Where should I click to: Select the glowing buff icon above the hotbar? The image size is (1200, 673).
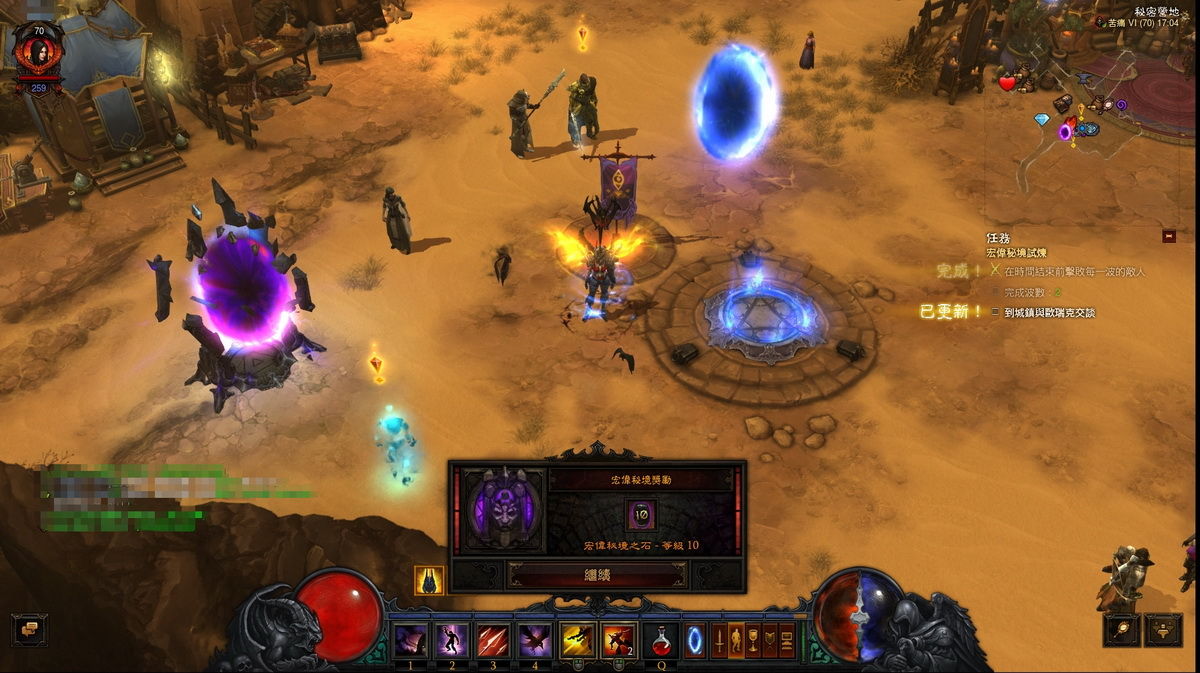coord(429,580)
